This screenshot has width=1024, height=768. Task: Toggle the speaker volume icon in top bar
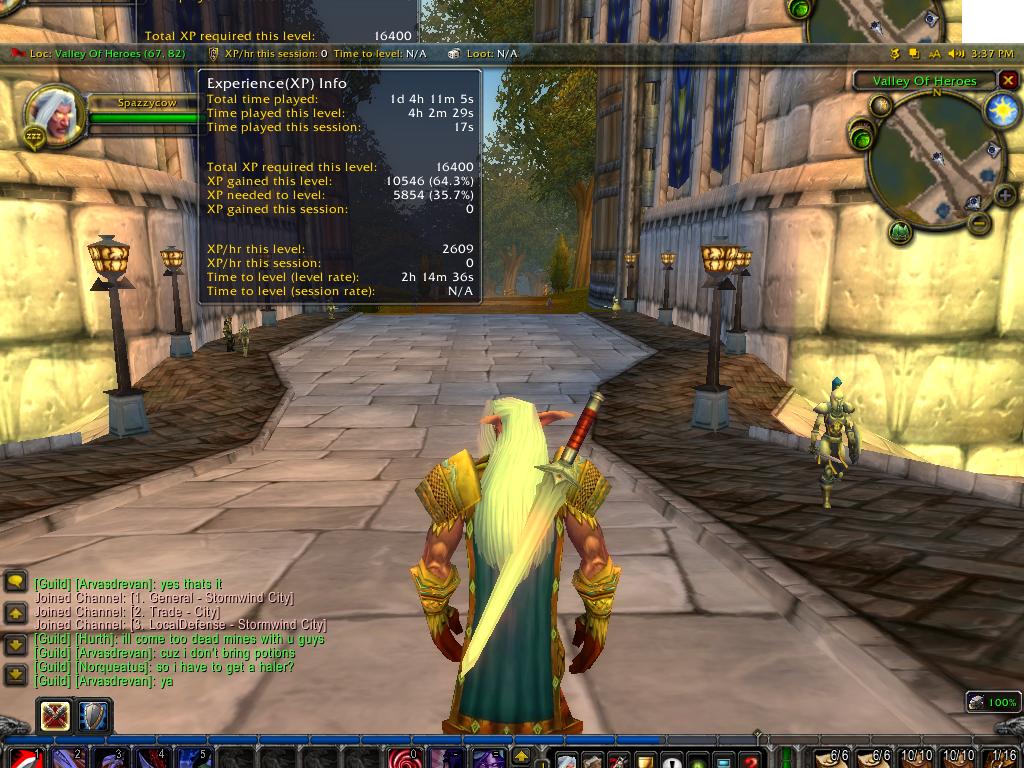pyautogui.click(x=956, y=53)
